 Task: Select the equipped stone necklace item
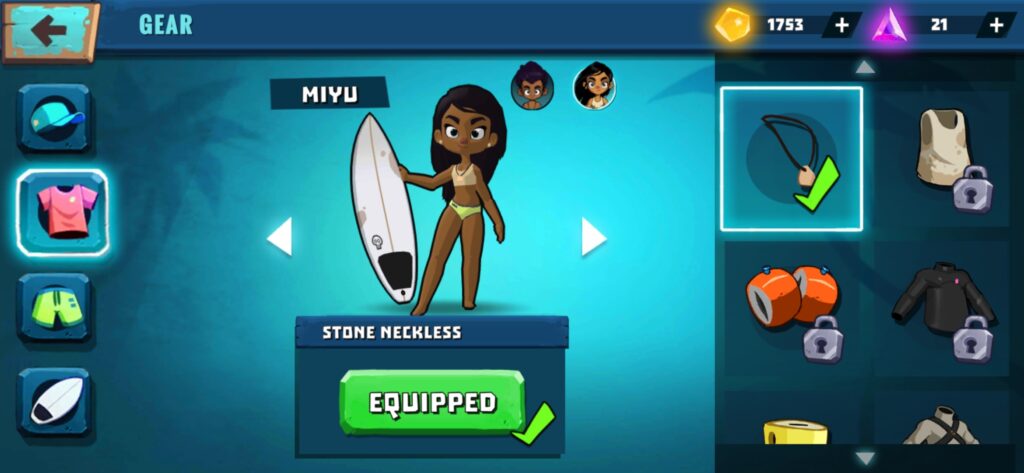tap(791, 159)
